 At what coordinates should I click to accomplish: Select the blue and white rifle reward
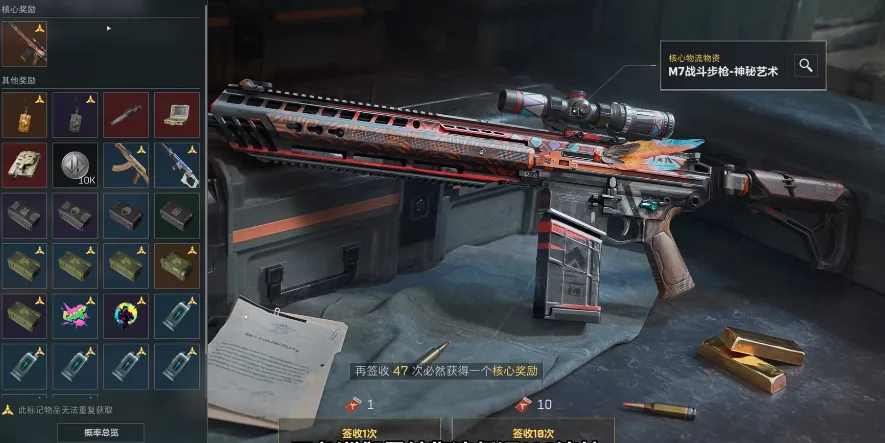click(177, 165)
